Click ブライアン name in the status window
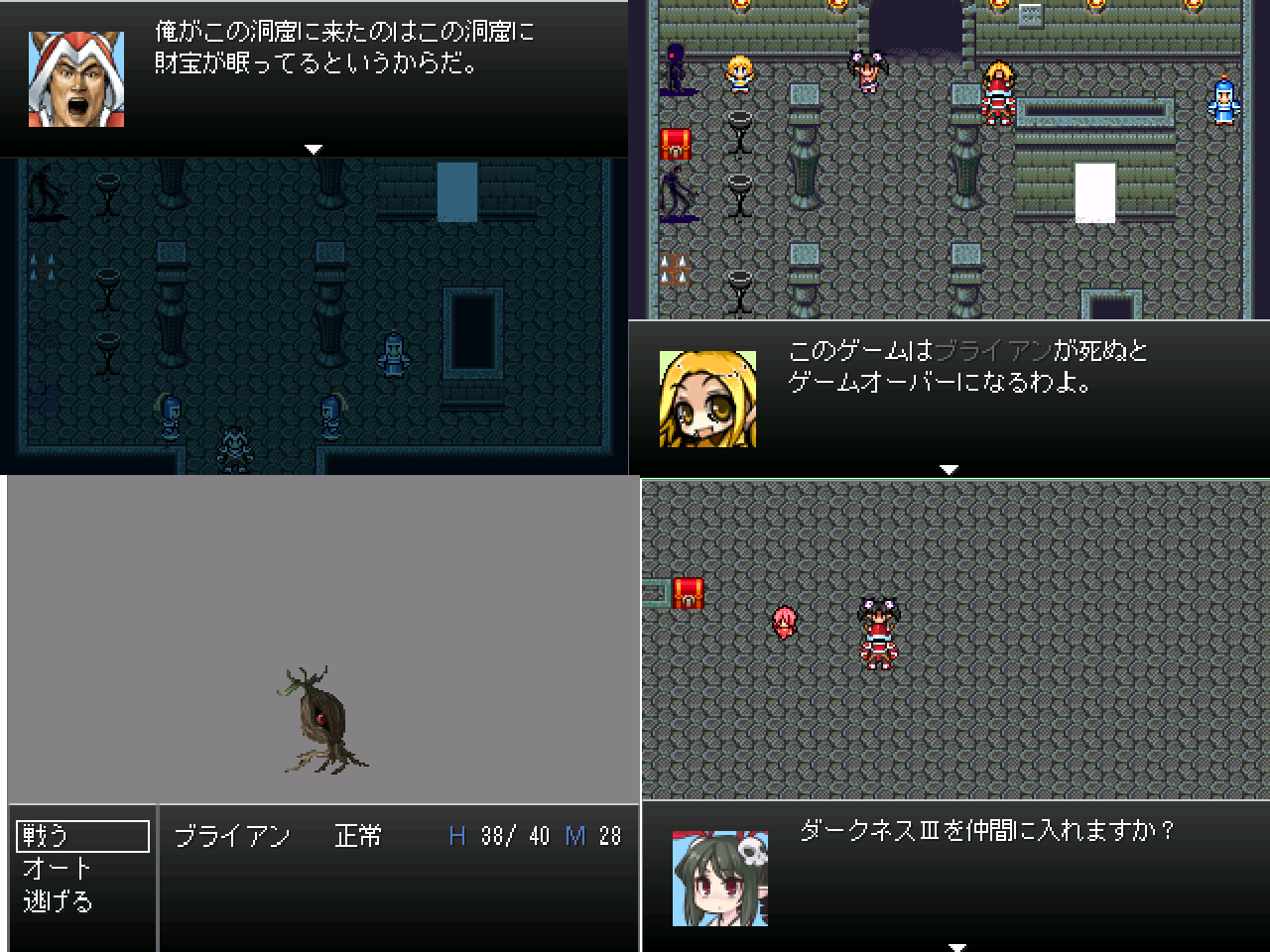This screenshot has width=1270, height=952. (x=231, y=836)
